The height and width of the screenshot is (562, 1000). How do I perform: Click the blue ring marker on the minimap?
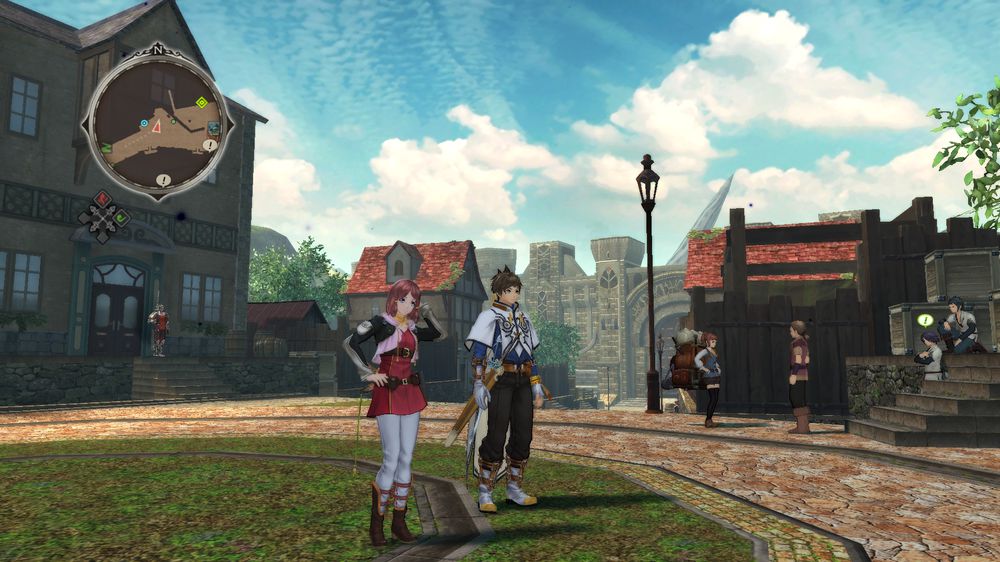[144, 123]
